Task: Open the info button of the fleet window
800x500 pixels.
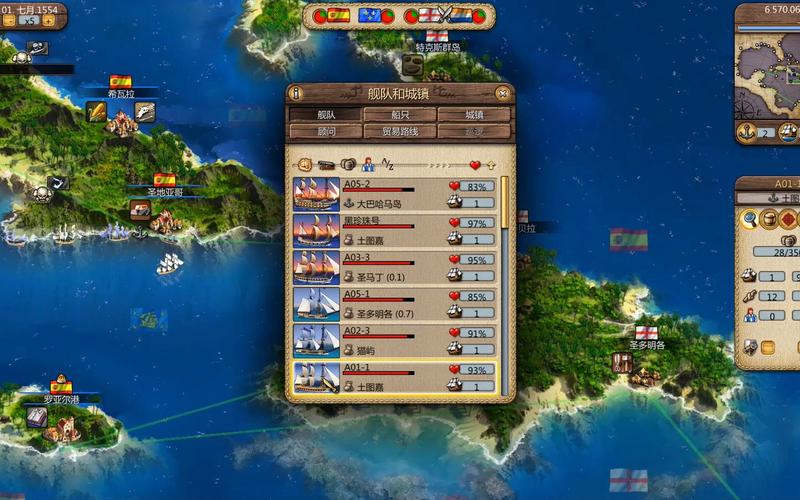Action: [296, 93]
